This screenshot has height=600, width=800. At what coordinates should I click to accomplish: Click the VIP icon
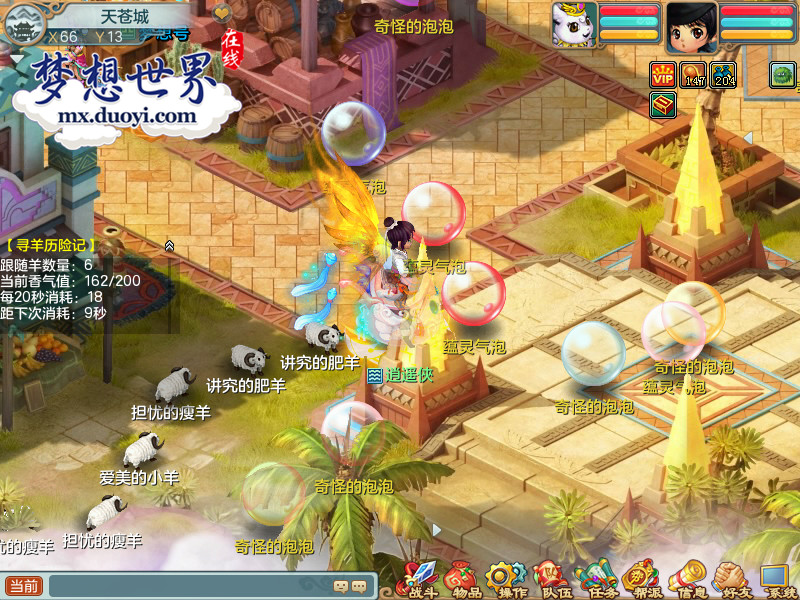[x=663, y=74]
